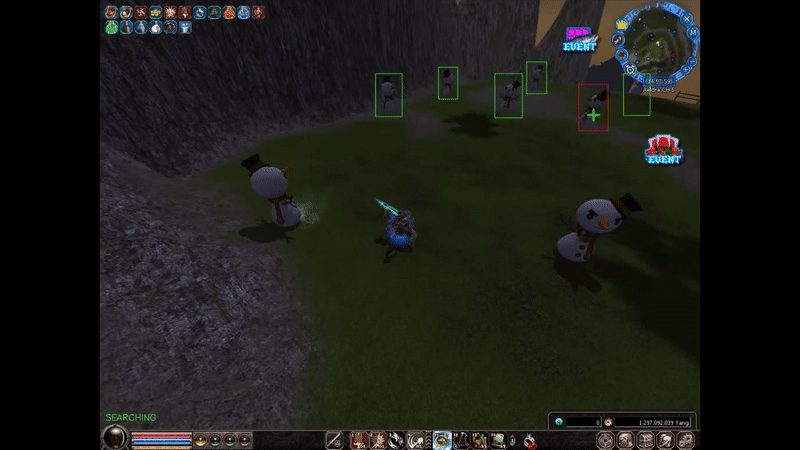The image size is (800, 450).
Task: Open the world map with the M button
Action: click(693, 33)
